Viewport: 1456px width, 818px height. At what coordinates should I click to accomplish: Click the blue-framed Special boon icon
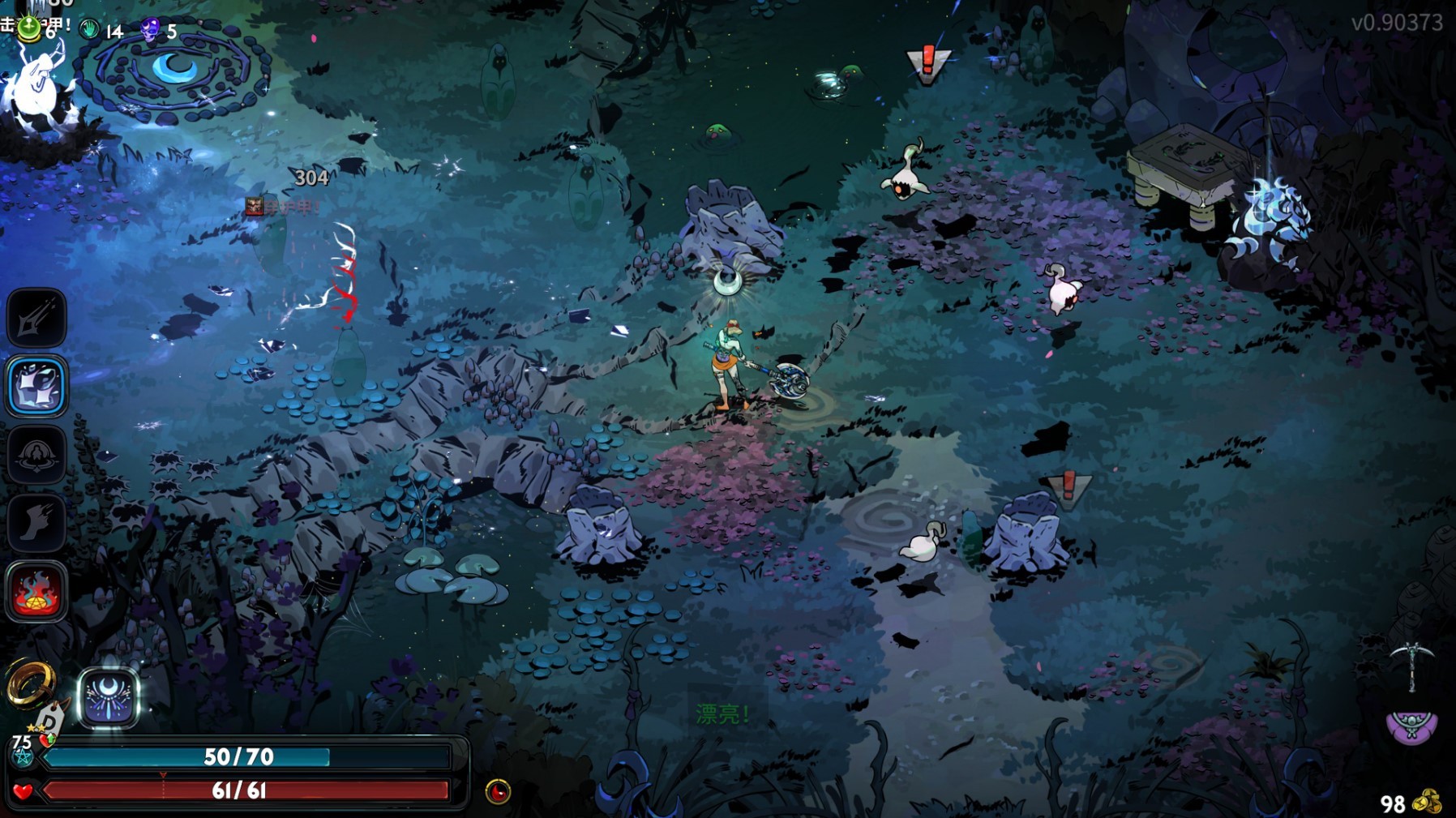[36, 386]
